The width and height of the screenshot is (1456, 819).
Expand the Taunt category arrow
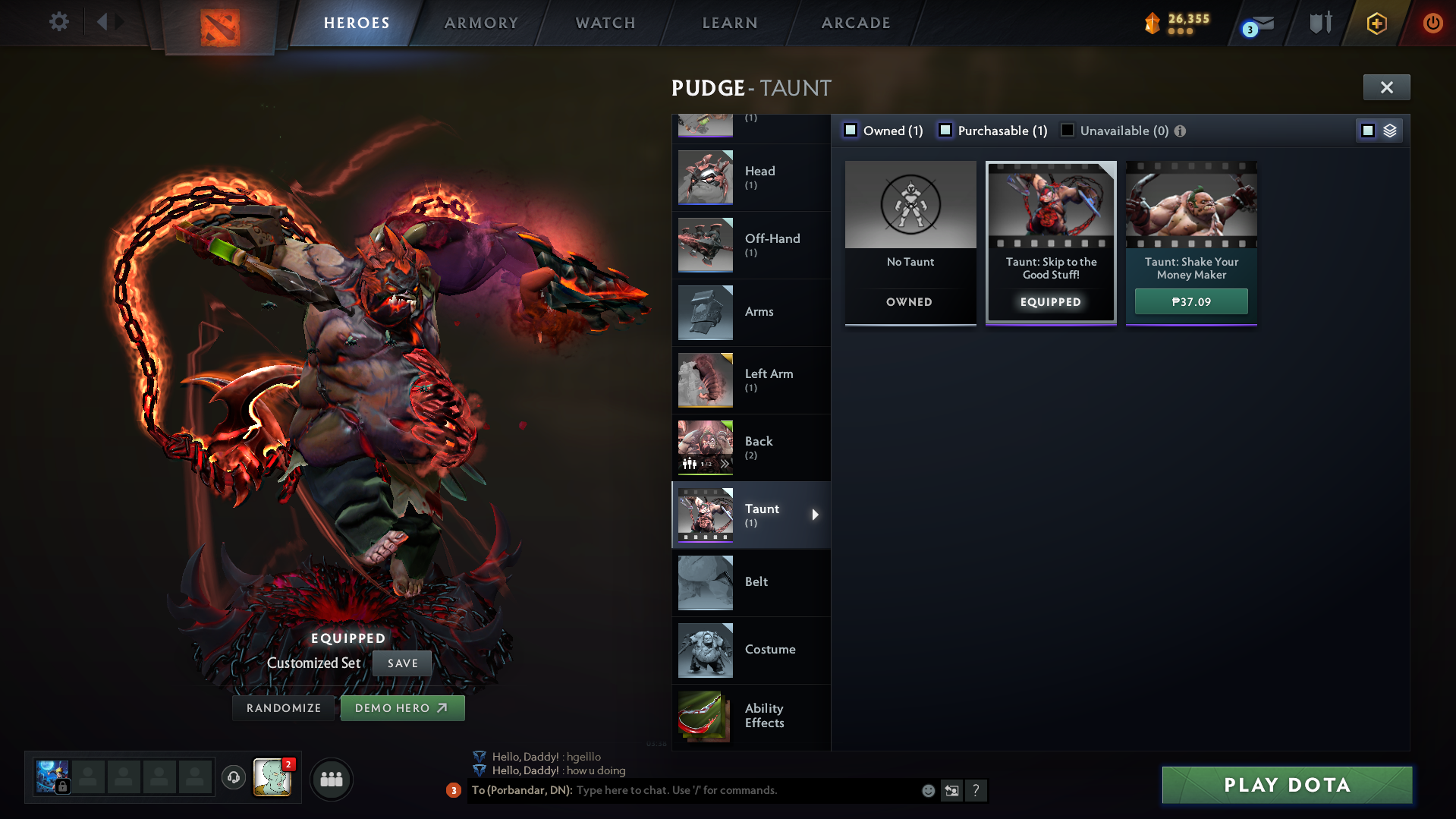pyautogui.click(x=816, y=515)
